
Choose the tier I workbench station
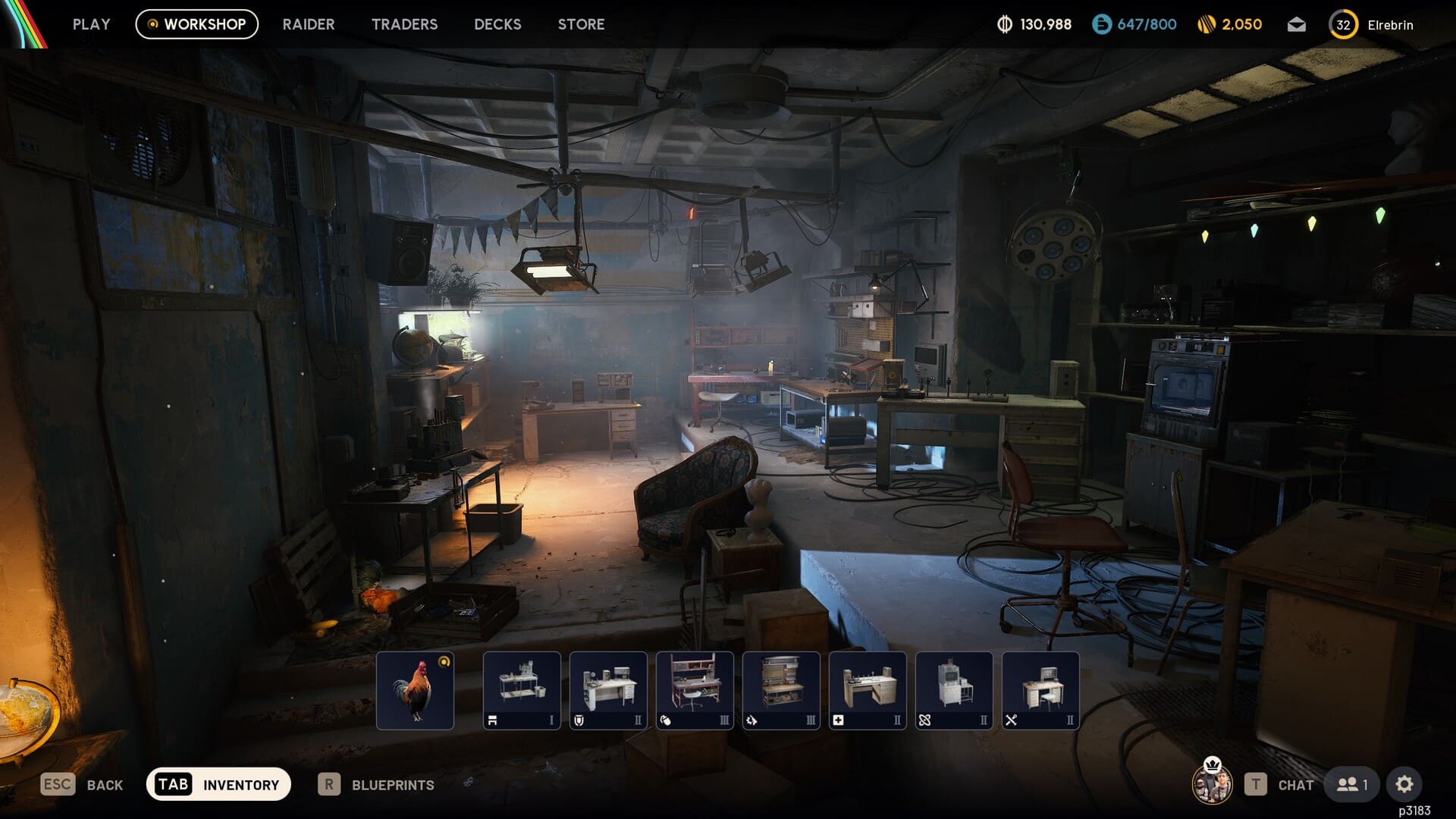click(522, 690)
